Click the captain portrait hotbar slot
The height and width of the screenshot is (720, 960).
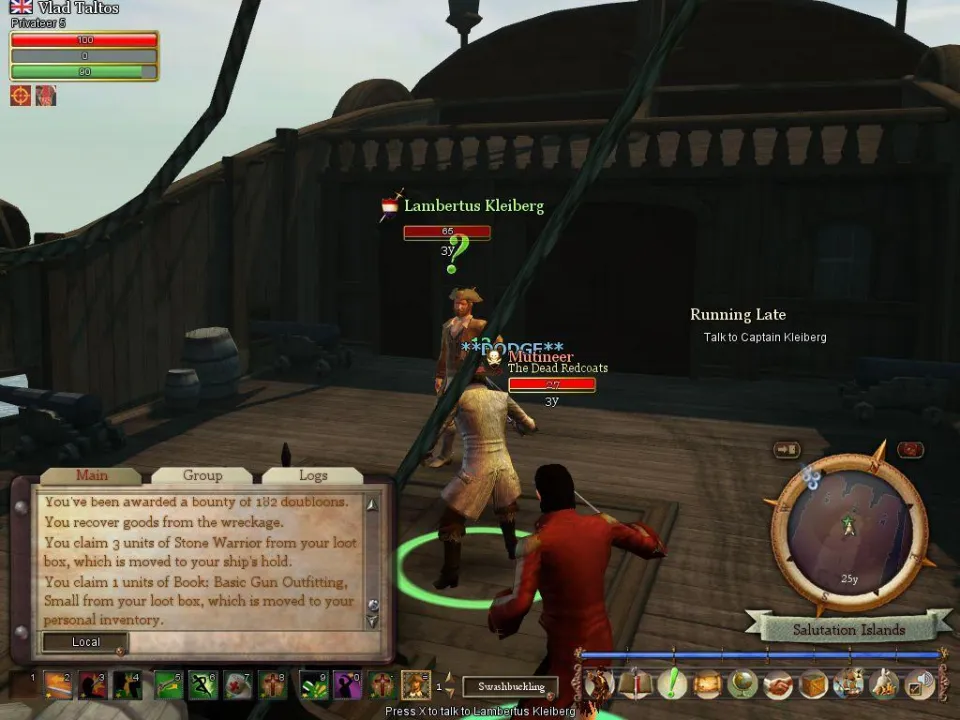tap(415, 685)
